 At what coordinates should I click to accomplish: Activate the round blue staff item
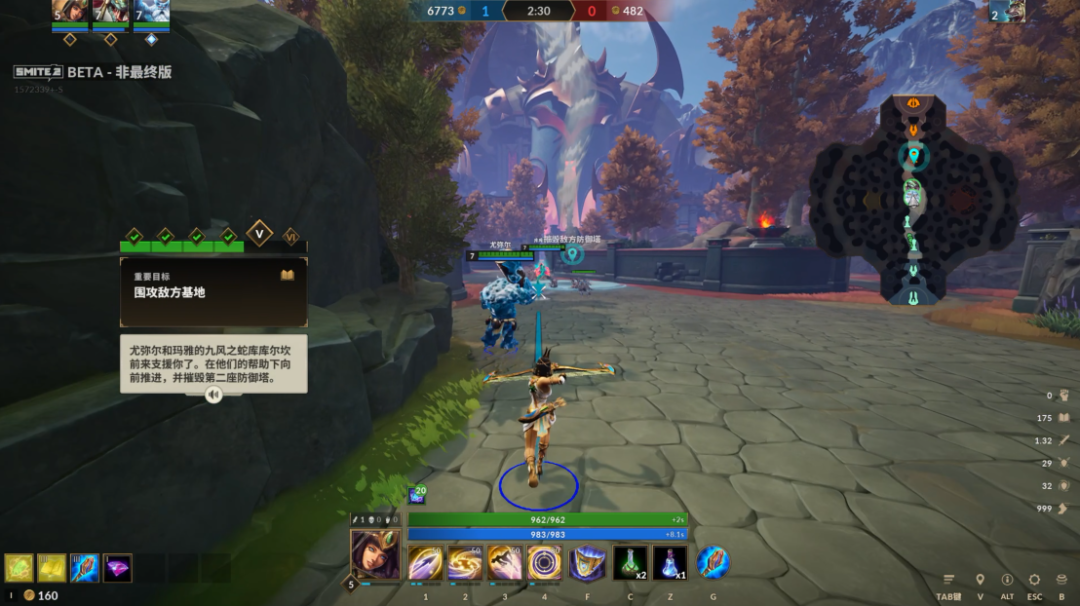tap(713, 562)
